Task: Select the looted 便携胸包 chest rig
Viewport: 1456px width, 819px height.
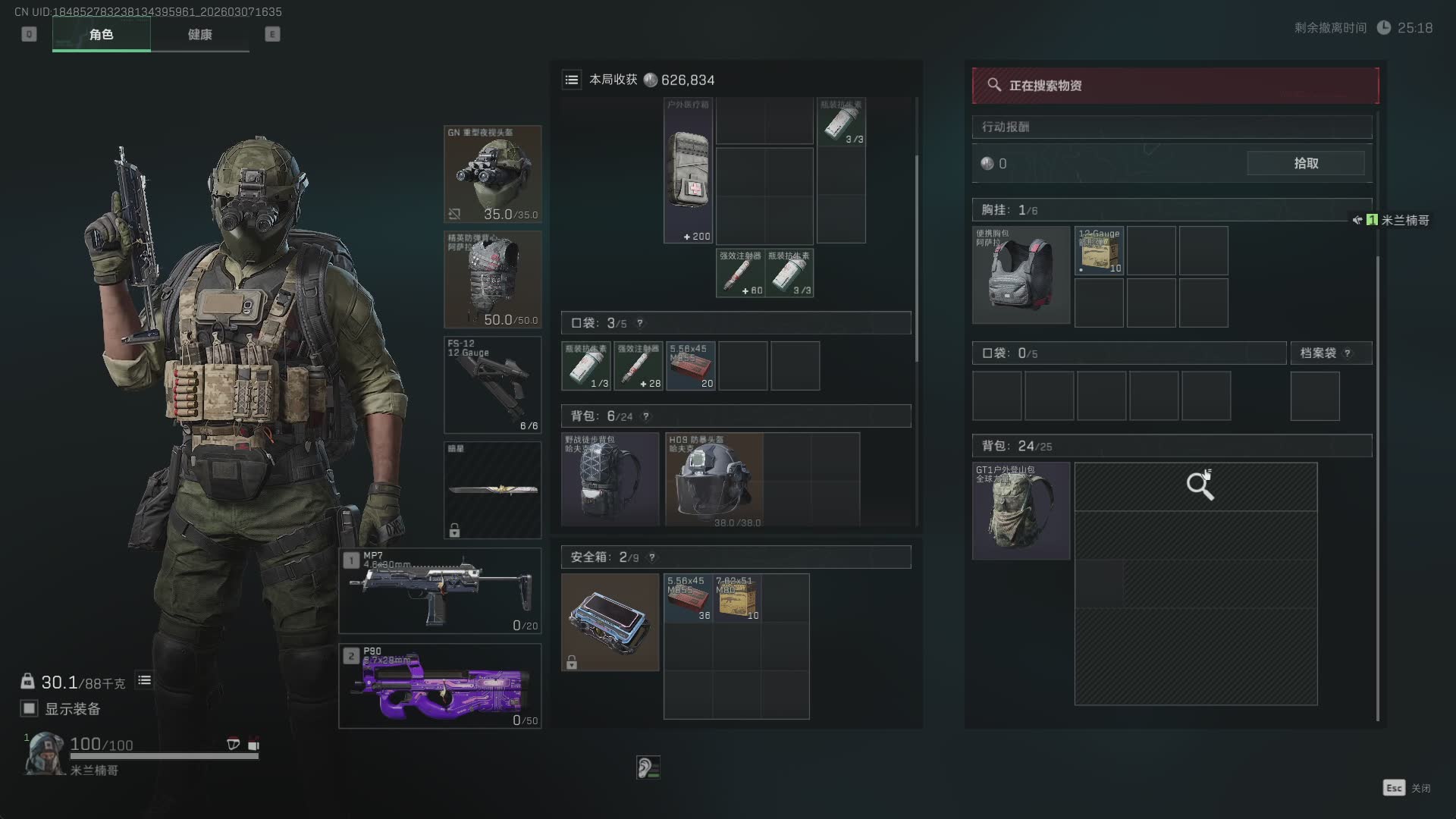Action: [x=1021, y=275]
